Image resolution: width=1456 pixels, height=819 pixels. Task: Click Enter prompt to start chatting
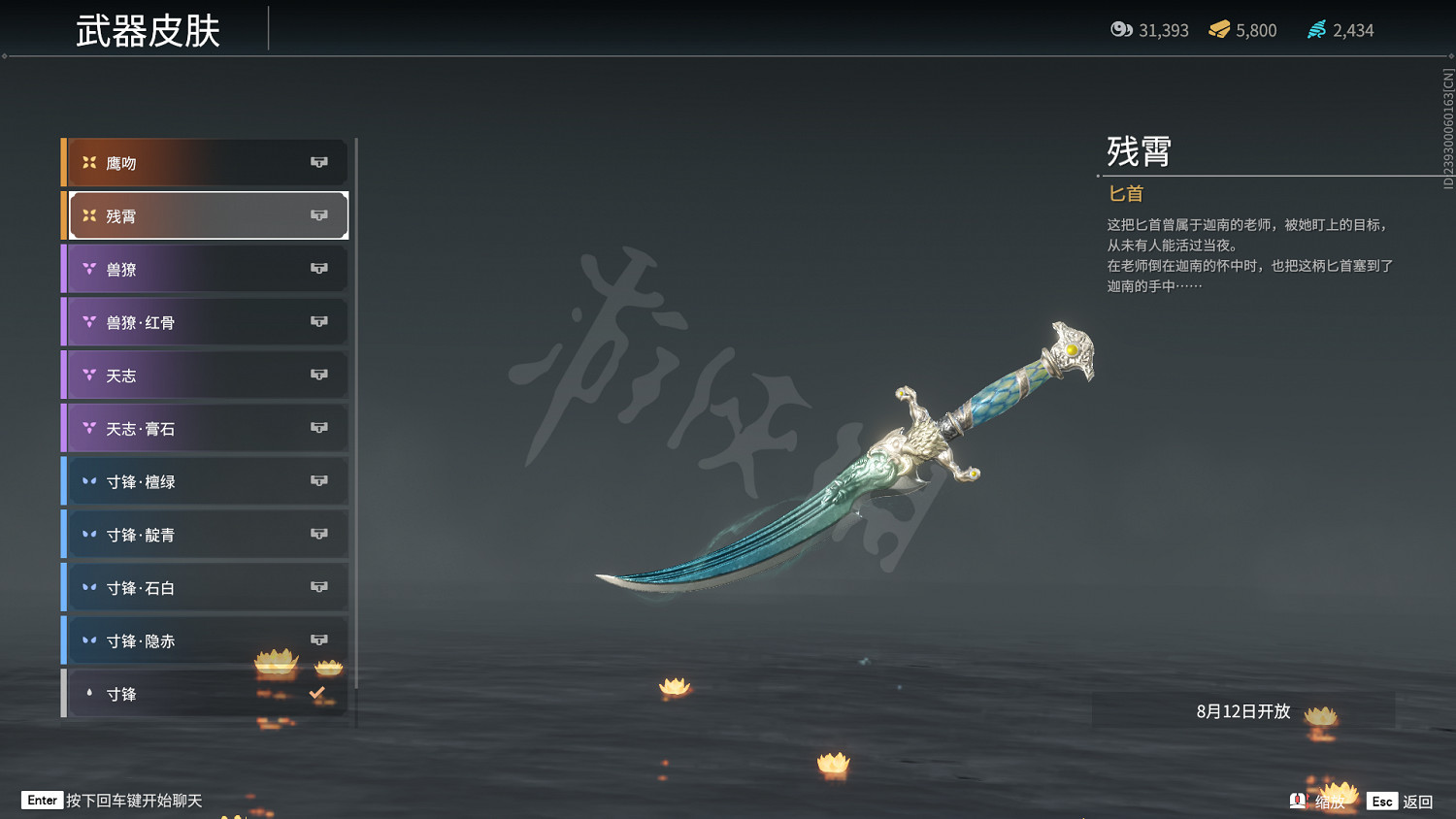pos(41,800)
